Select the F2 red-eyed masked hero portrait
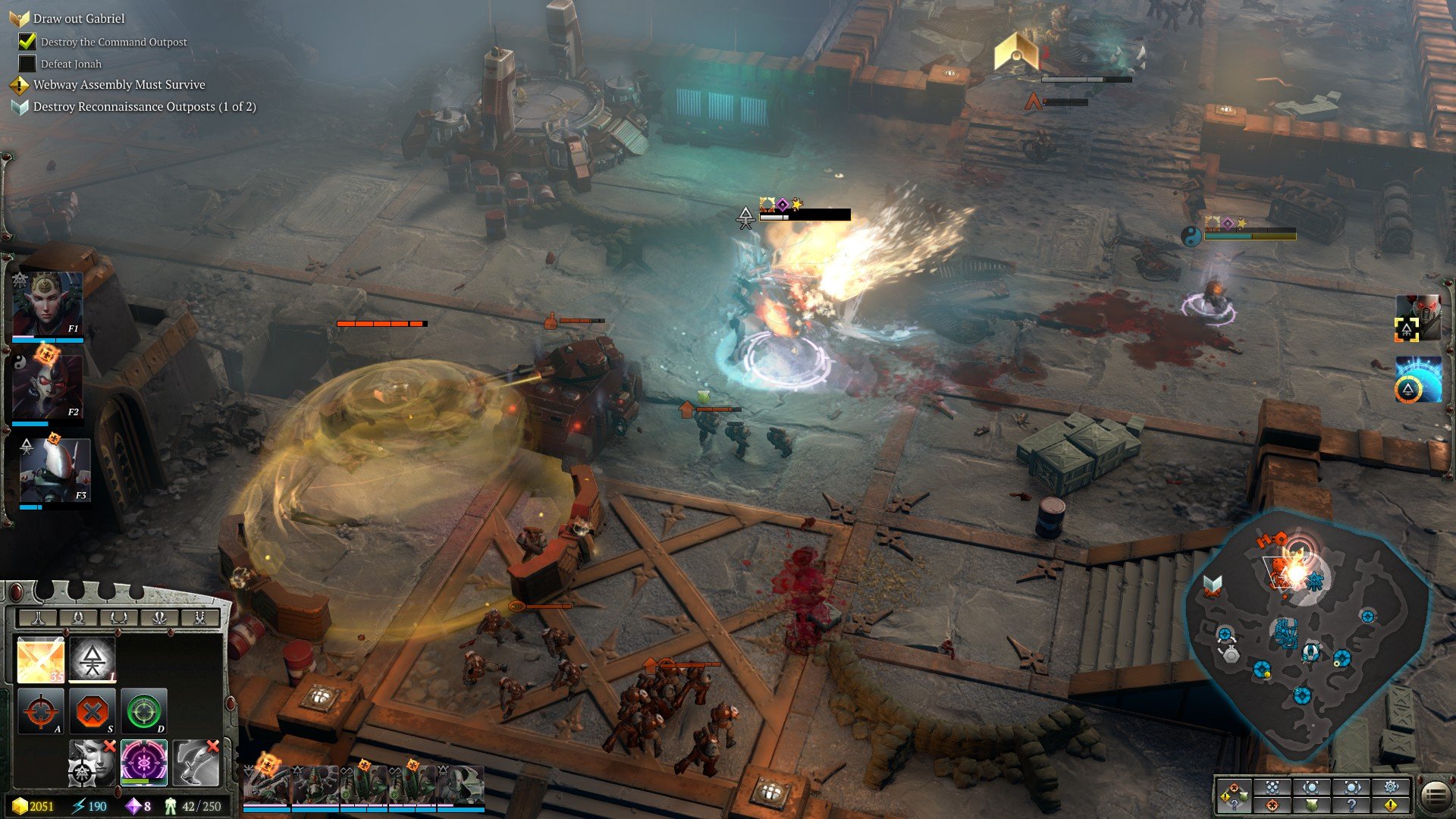1456x819 pixels. pyautogui.click(x=48, y=387)
